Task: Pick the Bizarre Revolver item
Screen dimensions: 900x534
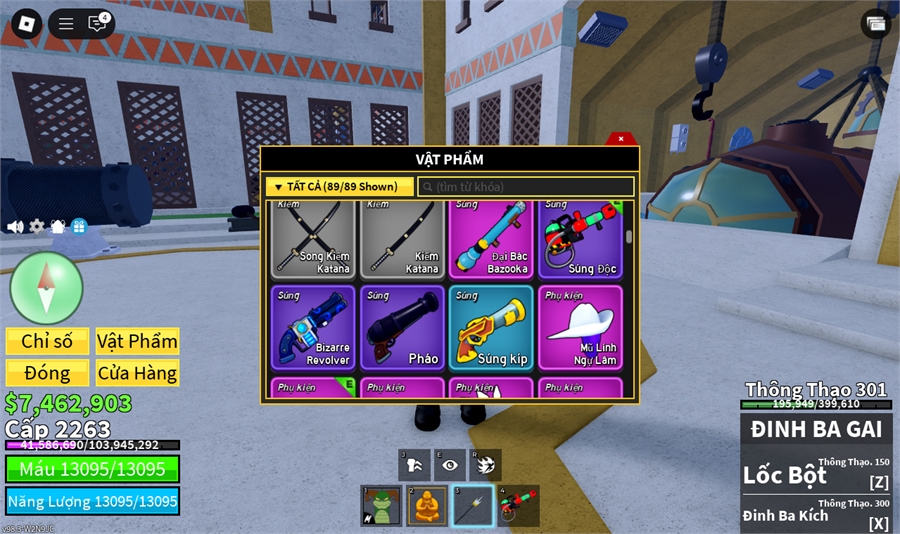Action: tap(313, 327)
